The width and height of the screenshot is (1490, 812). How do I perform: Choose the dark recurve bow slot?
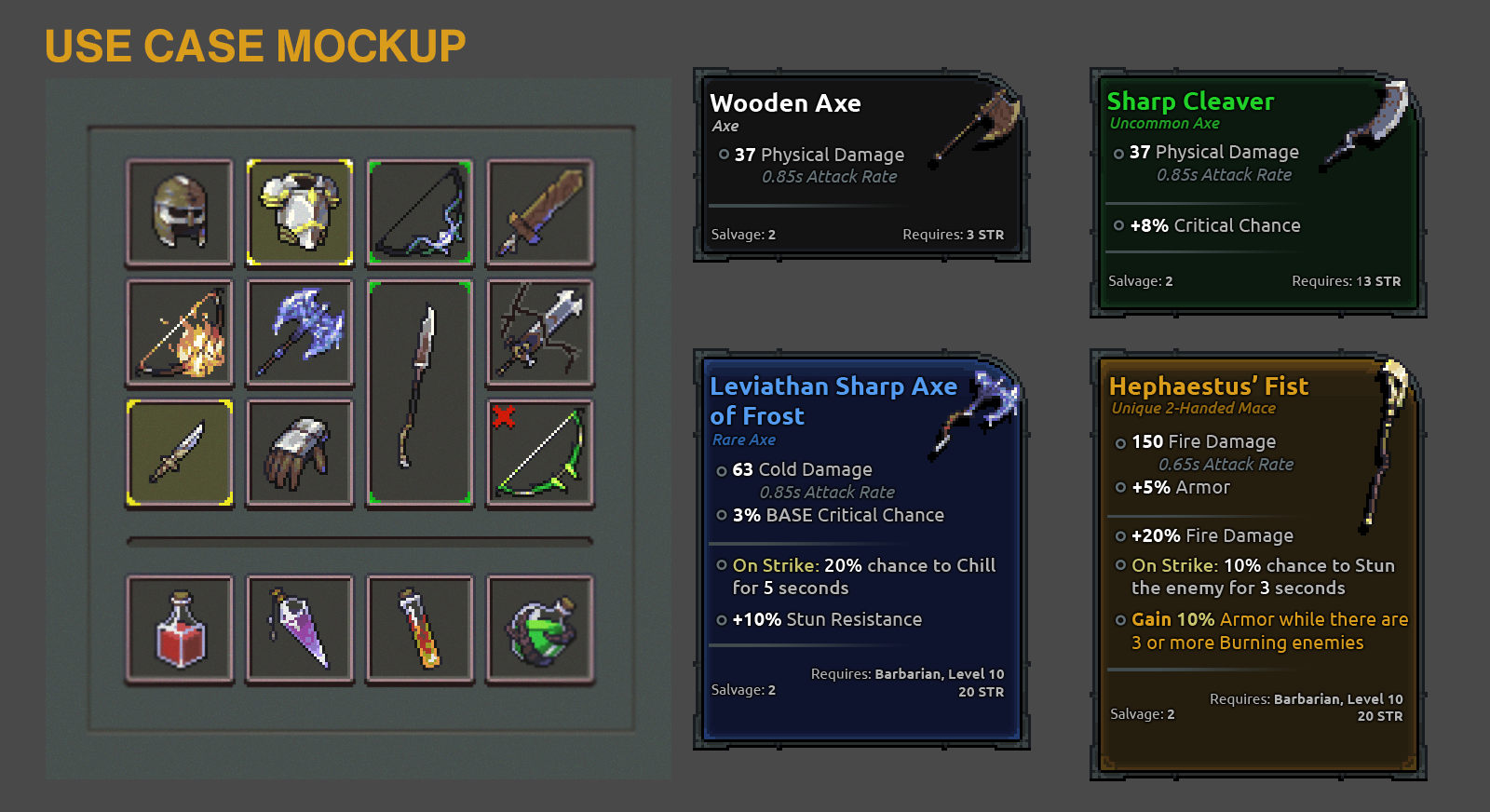click(420, 212)
